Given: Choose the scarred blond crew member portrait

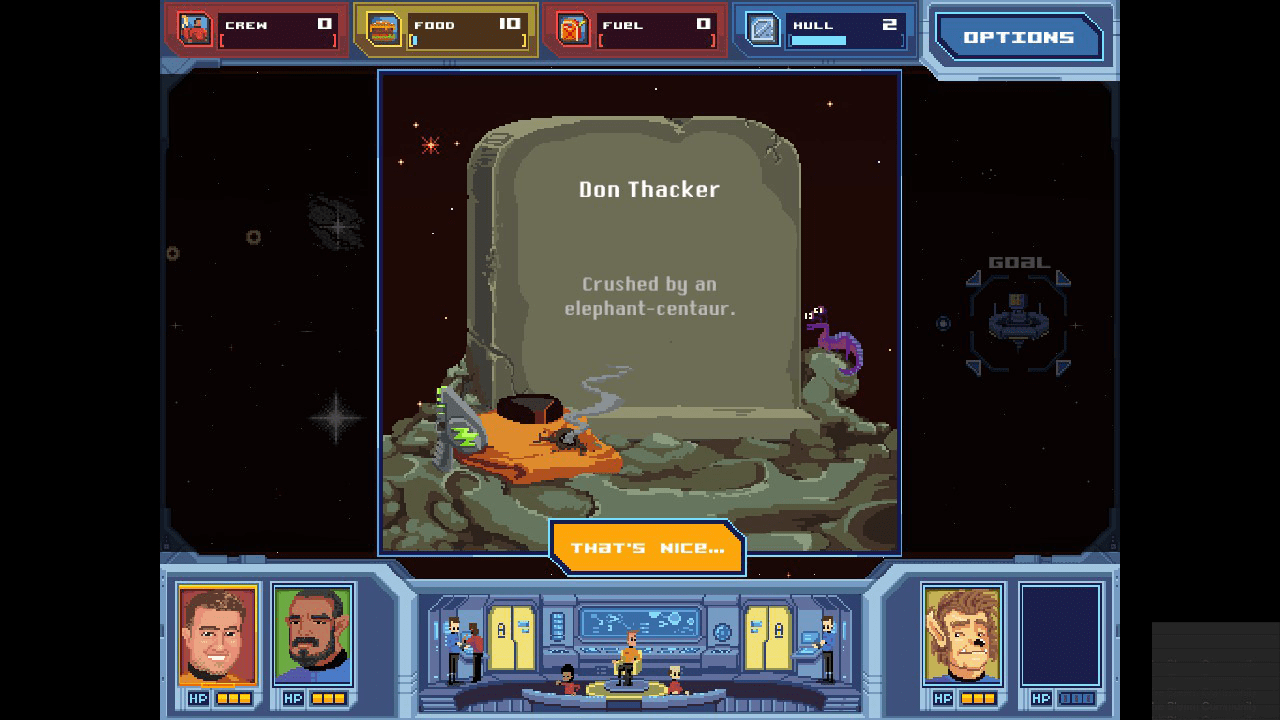Looking at the screenshot, I should 963,635.
